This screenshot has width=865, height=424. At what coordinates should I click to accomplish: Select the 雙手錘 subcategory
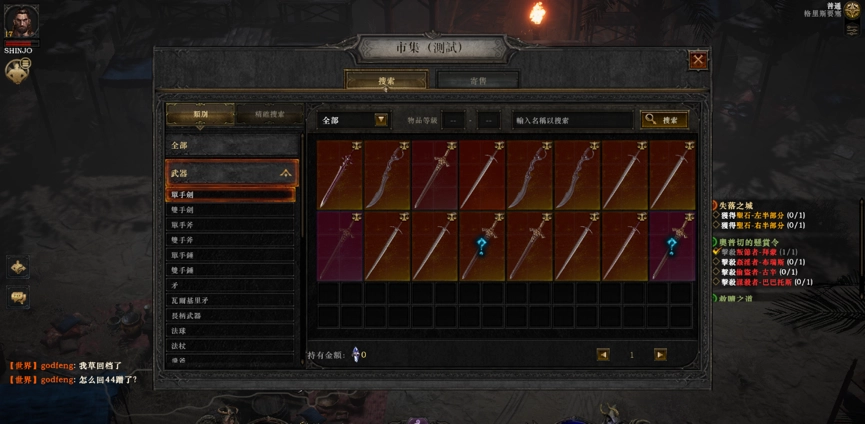(232, 270)
